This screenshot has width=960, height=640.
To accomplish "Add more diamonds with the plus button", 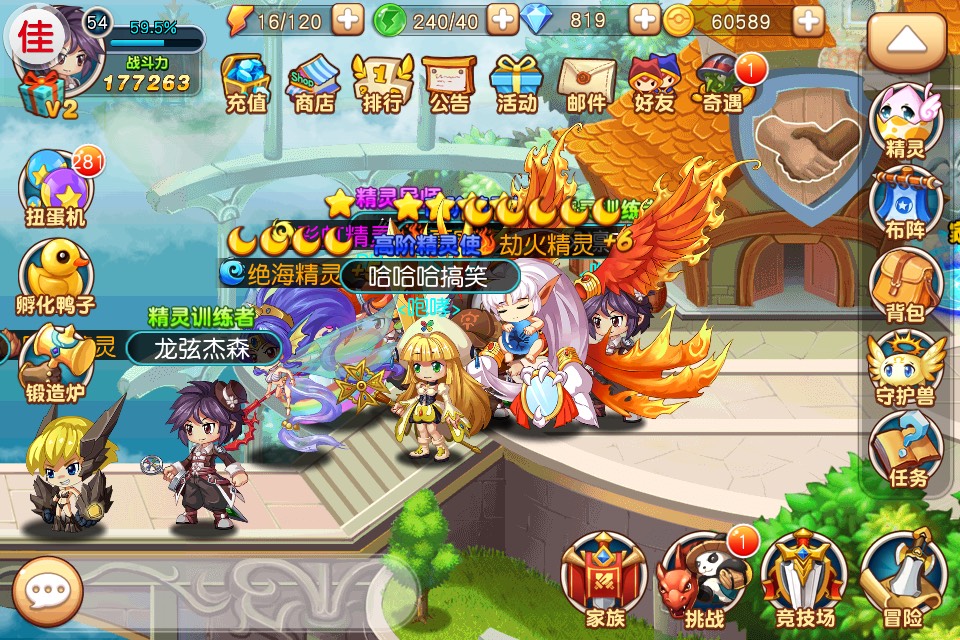I will pyautogui.click(x=645, y=19).
